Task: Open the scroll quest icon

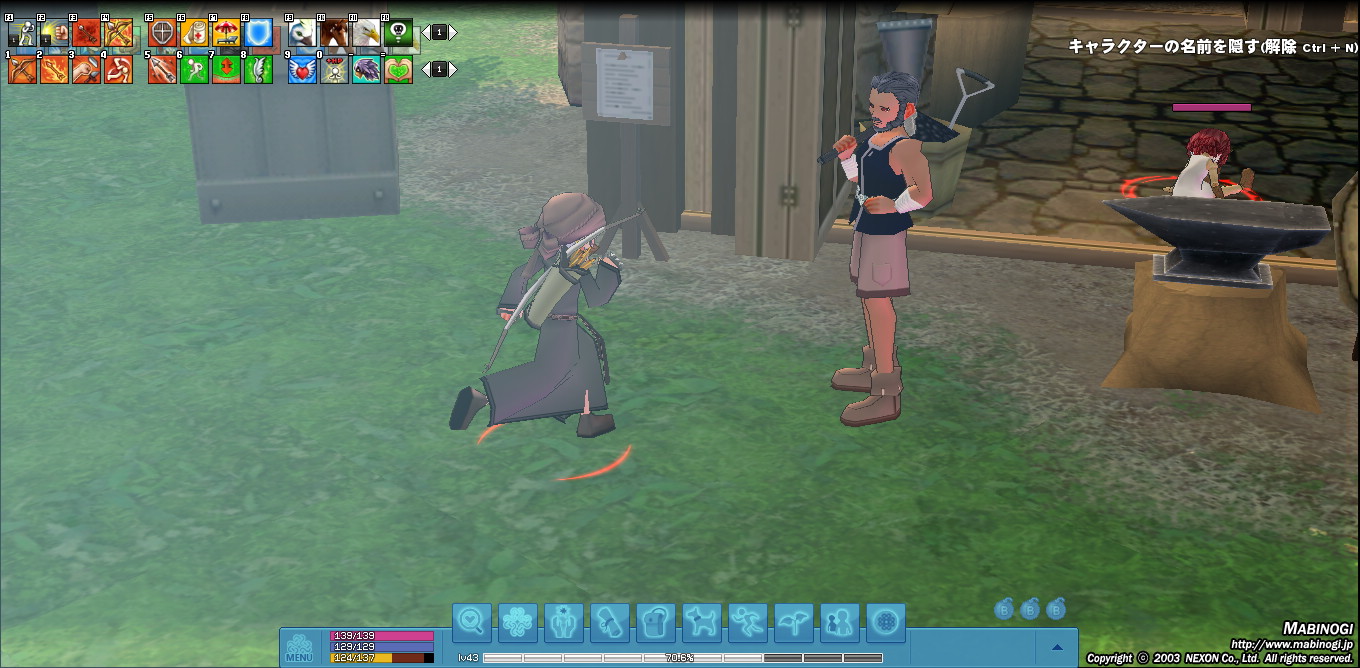Action: 609,623
